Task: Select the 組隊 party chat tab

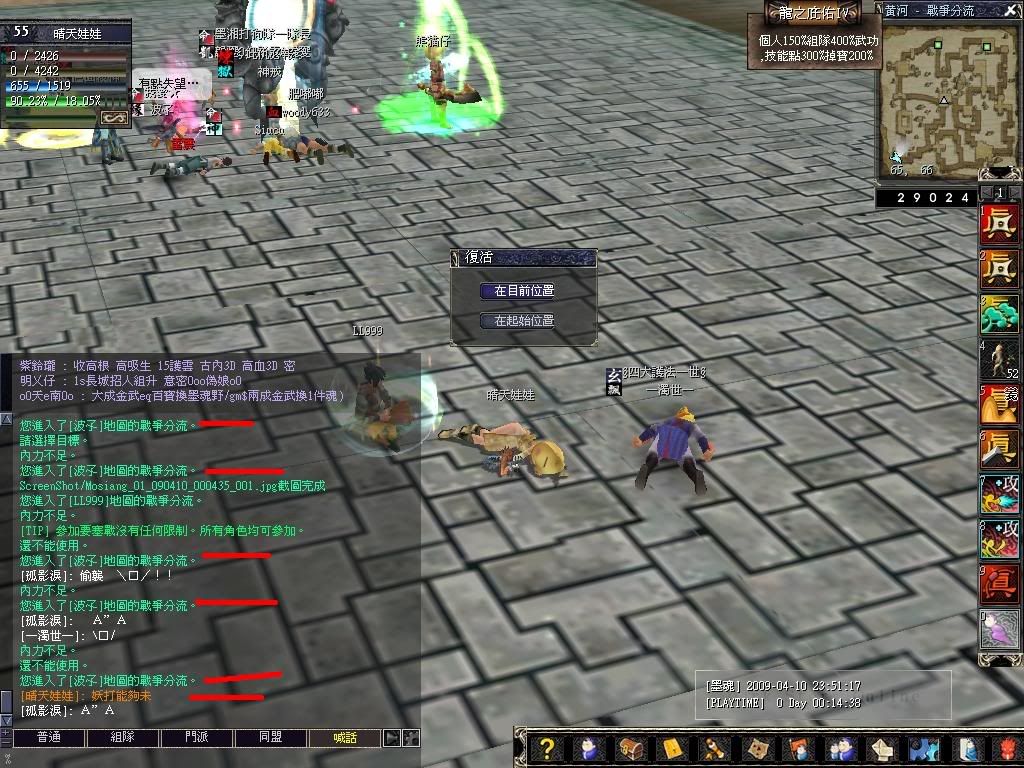Action: [121, 738]
